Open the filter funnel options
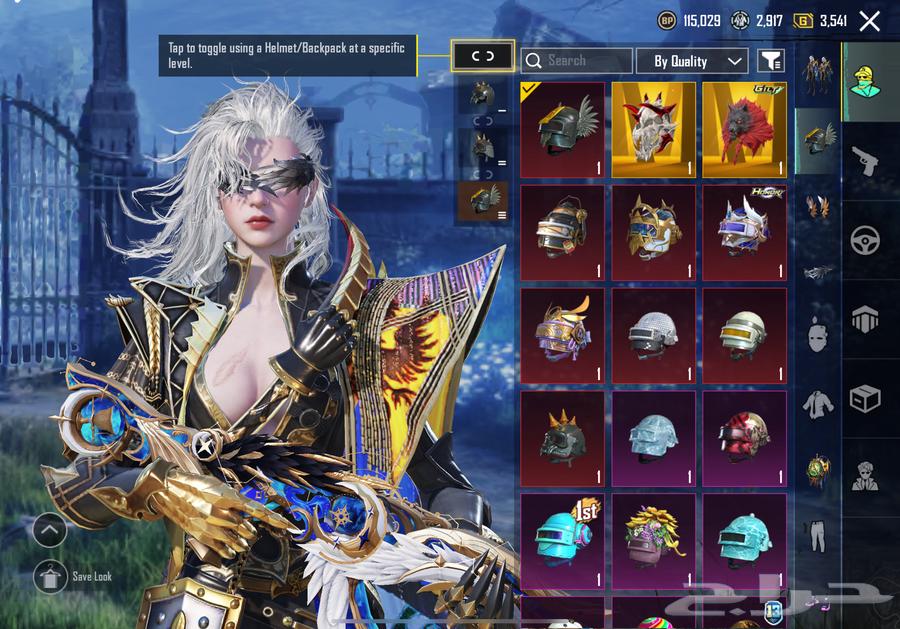 click(x=770, y=61)
